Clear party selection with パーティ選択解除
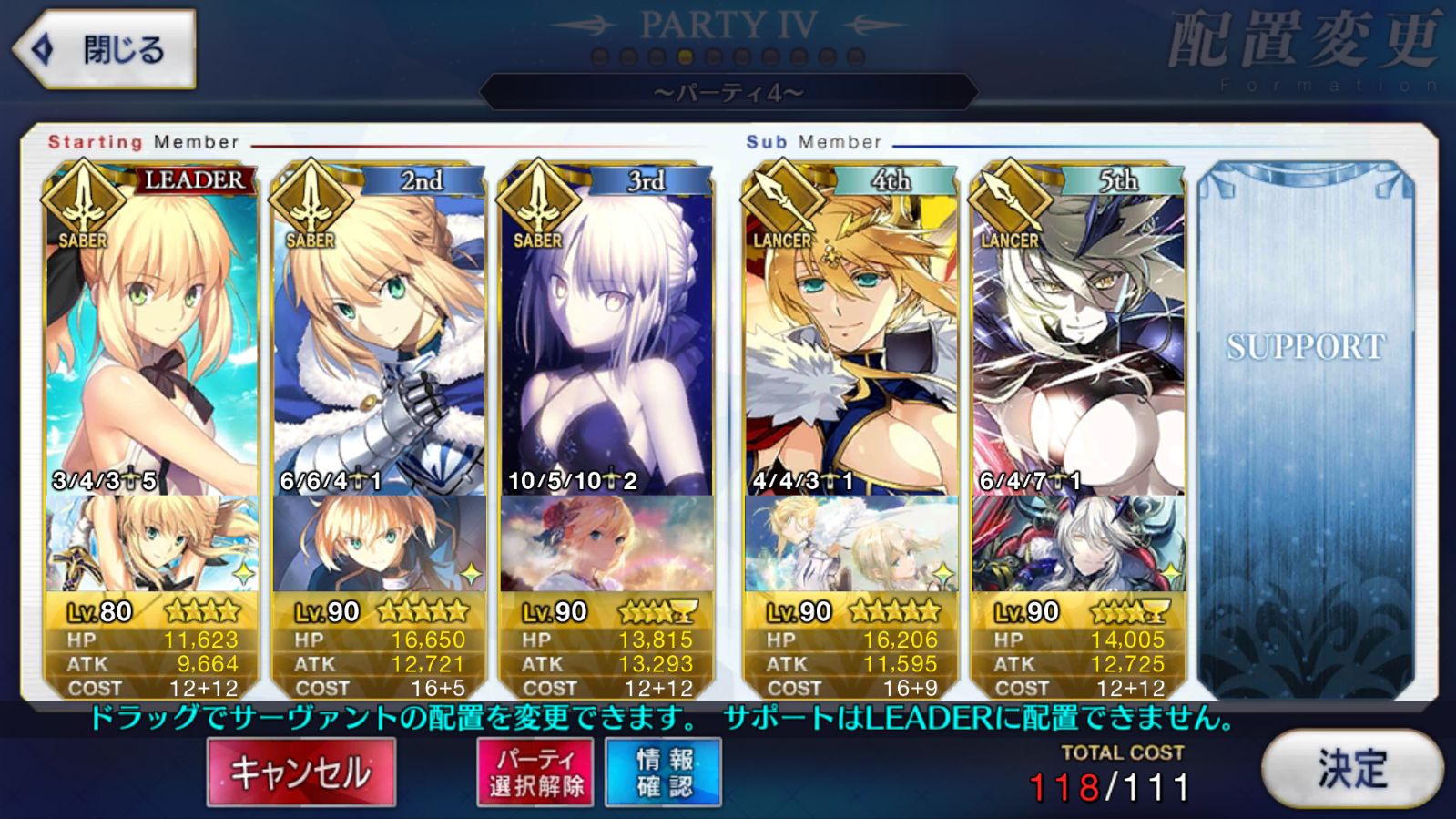 coord(535,773)
